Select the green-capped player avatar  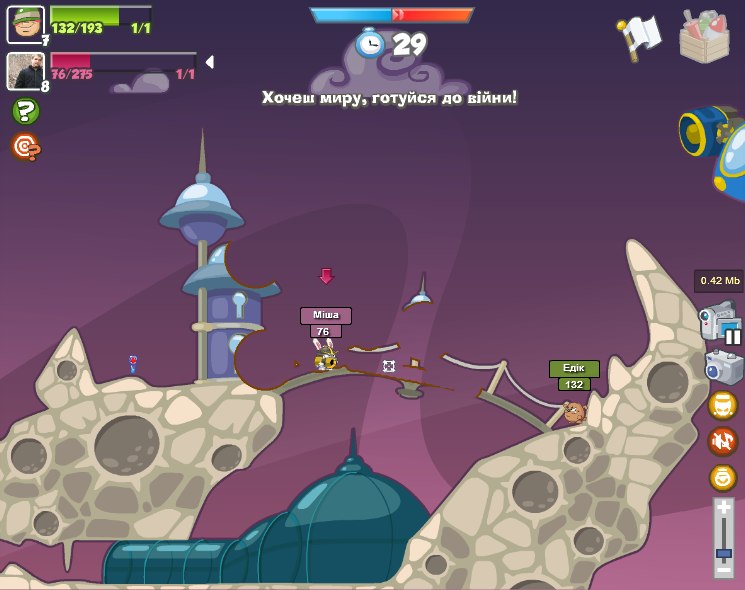(25, 24)
